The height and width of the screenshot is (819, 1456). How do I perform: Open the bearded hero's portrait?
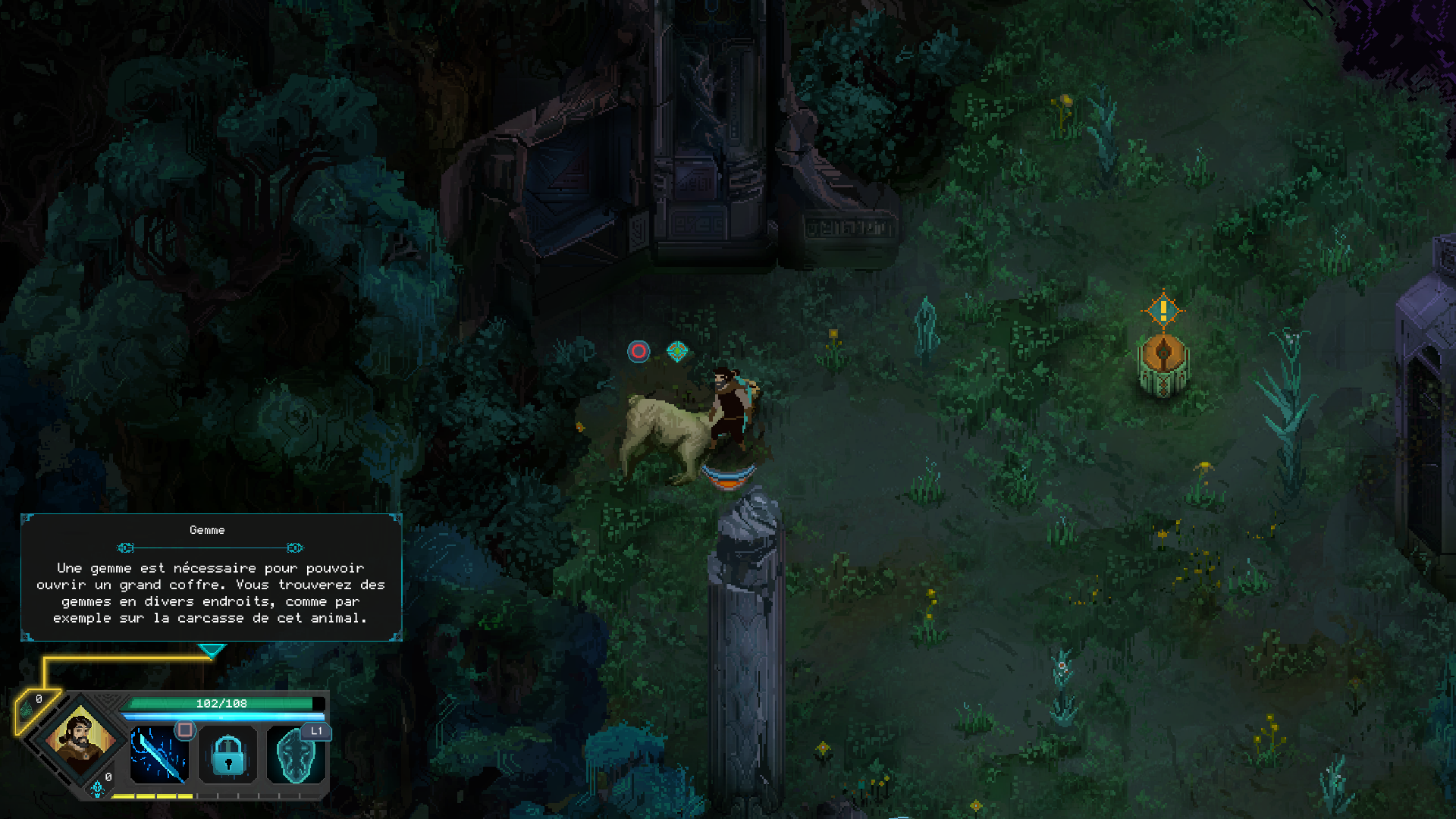[80, 739]
